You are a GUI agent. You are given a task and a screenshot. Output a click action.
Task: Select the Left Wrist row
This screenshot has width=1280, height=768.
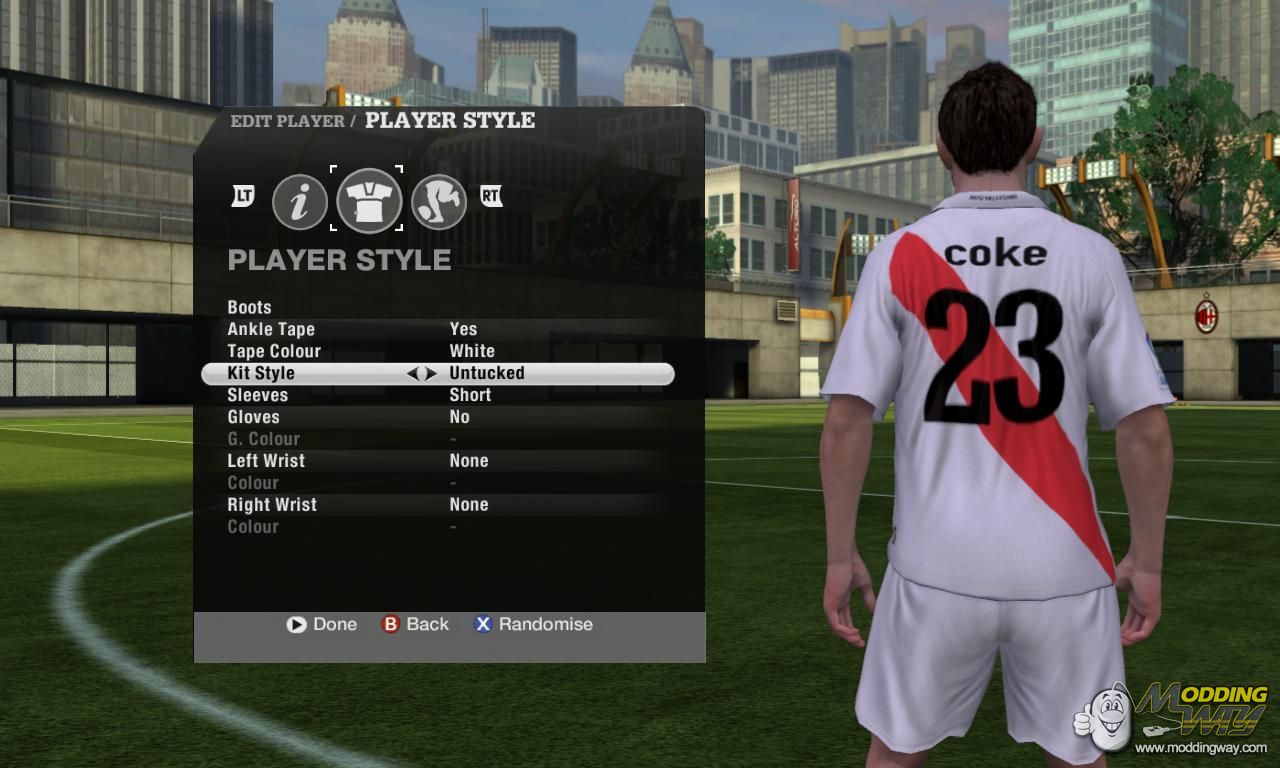click(266, 461)
